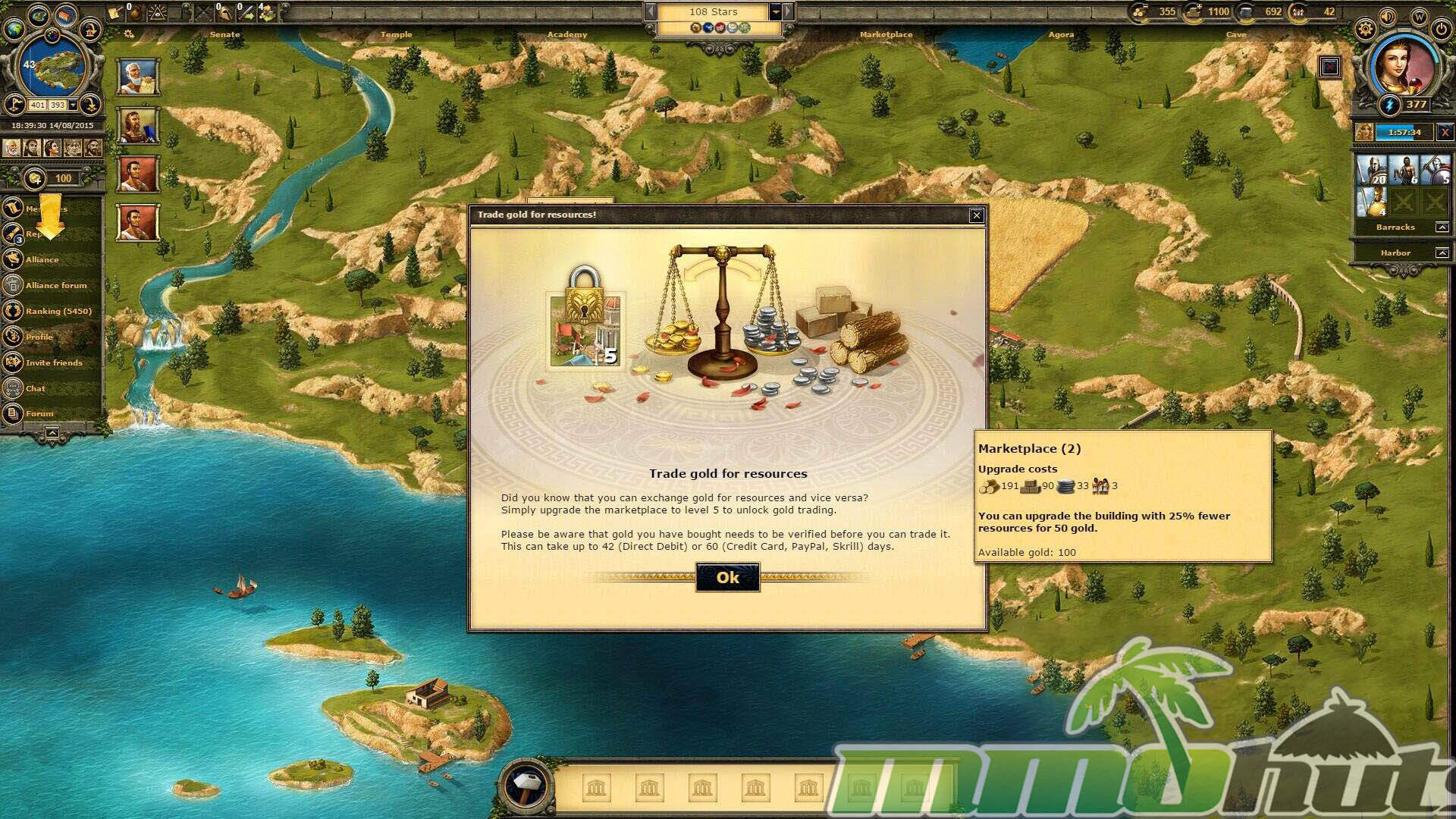Confirm the trade dialog with Ok
The image size is (1456, 819).
tap(727, 578)
